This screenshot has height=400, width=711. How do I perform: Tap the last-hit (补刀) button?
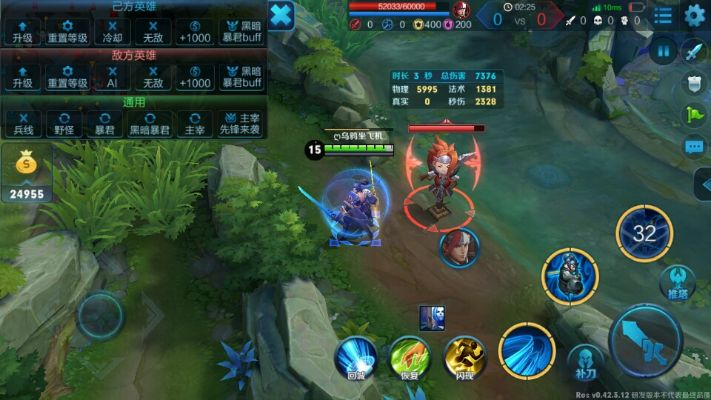point(586,363)
